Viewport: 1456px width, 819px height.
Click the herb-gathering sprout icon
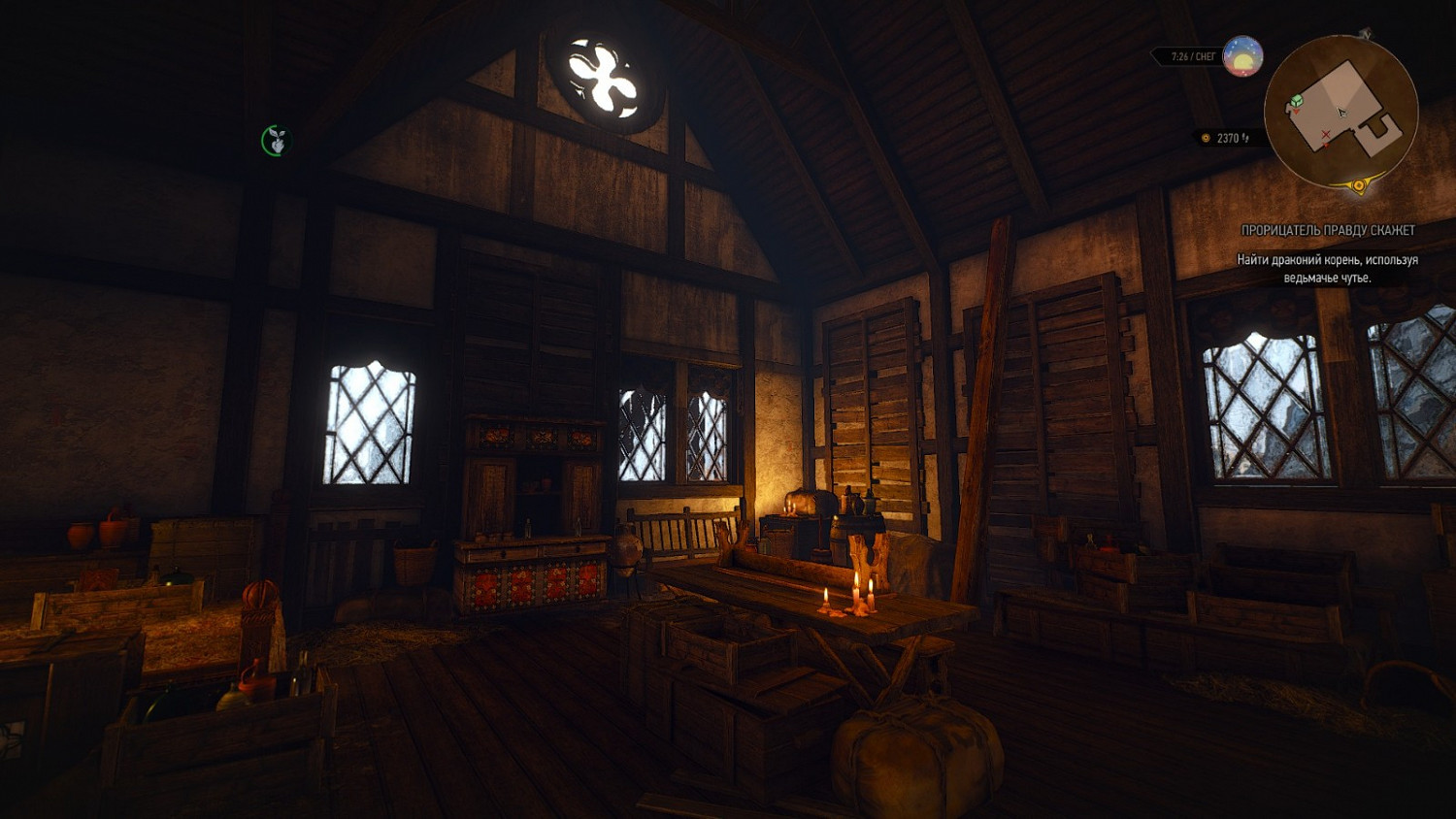275,139
